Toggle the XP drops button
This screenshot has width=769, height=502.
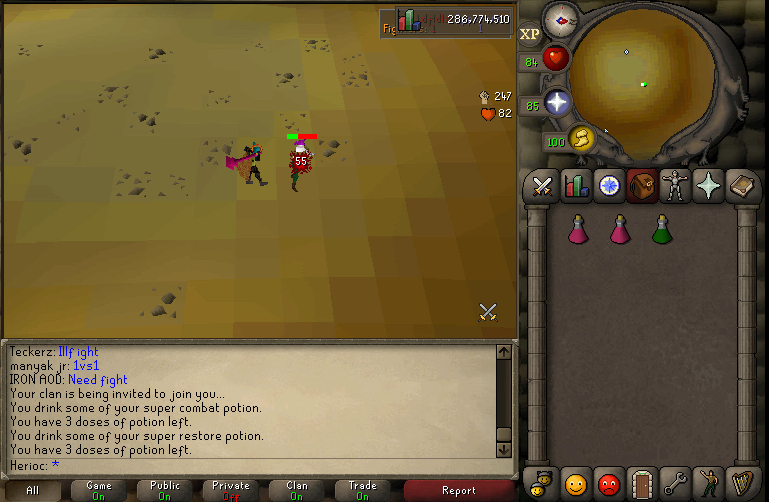click(x=530, y=34)
